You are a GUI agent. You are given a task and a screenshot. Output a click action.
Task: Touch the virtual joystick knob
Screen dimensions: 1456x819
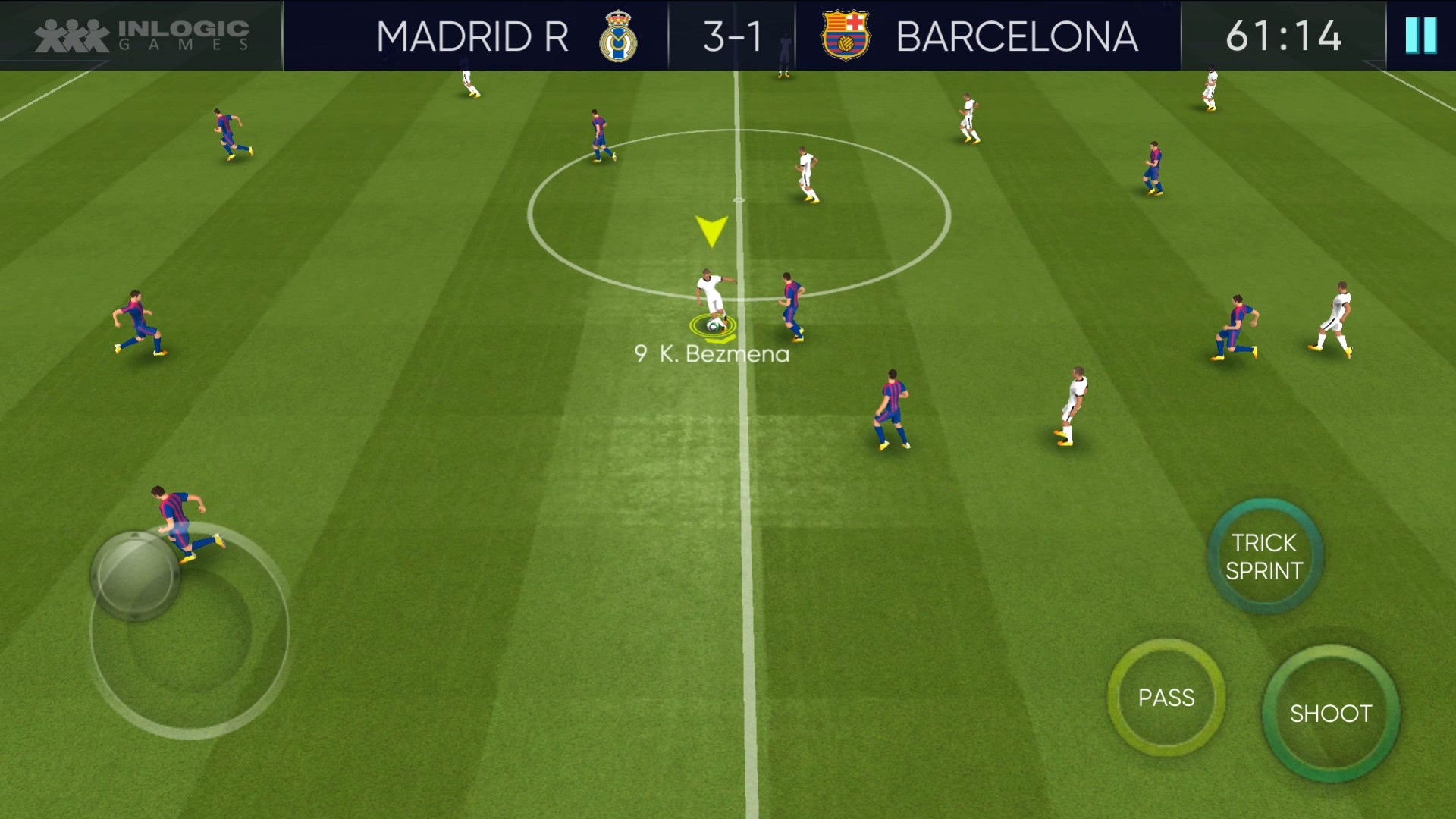135,576
